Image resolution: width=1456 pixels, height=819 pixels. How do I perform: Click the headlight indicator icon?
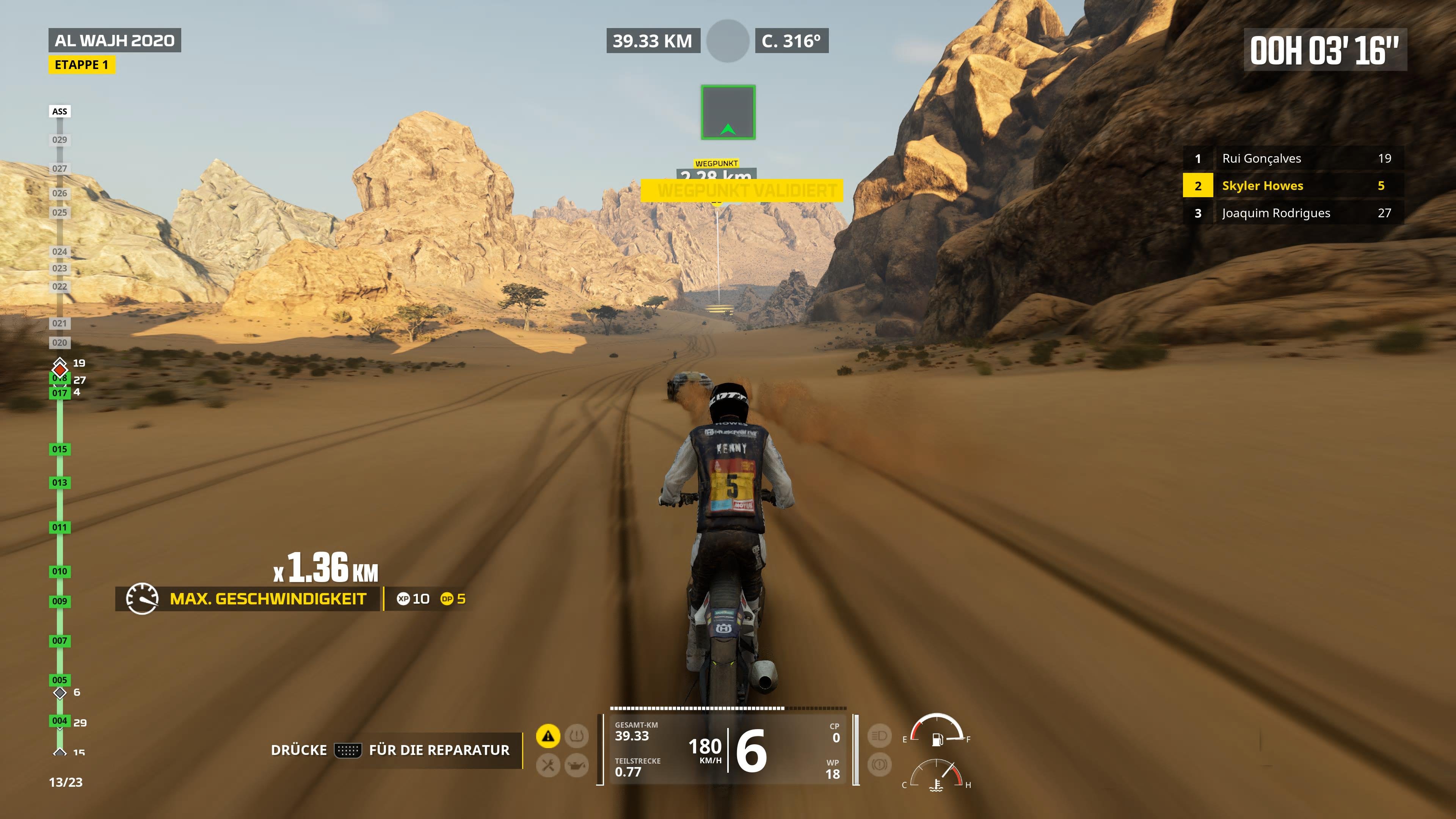880,736
